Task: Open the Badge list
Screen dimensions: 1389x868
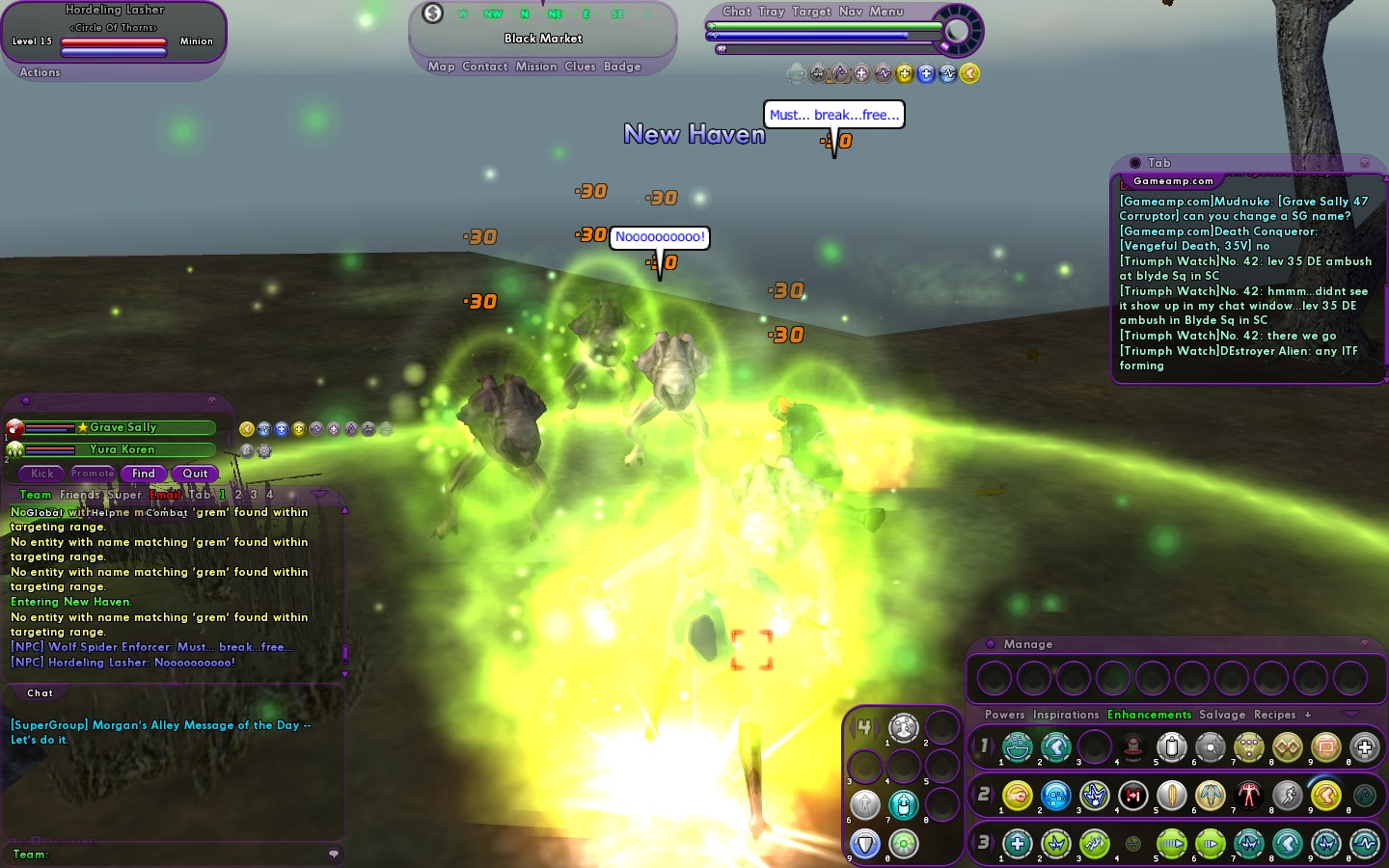Action: click(x=622, y=67)
